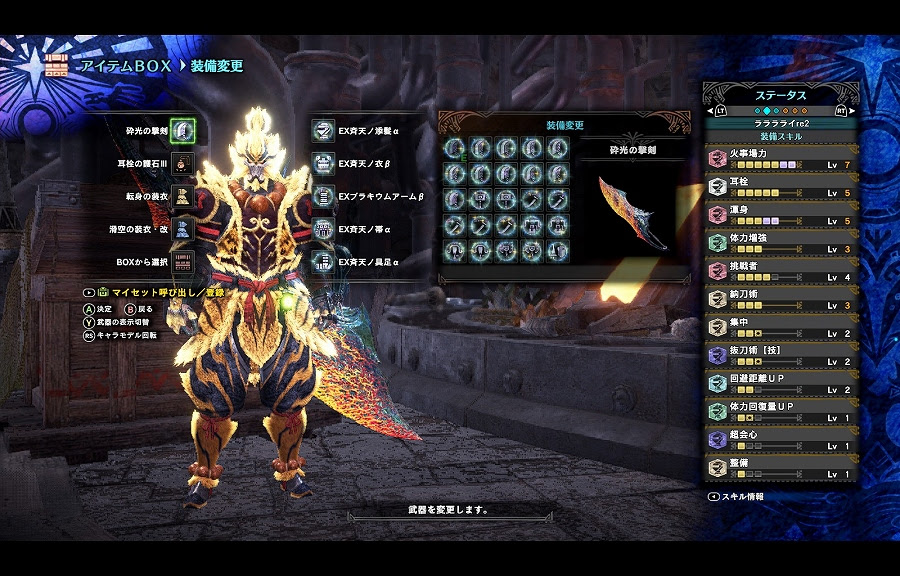This screenshot has width=900, height=576.
Task: Select the 渾身 skill row
Action: click(781, 214)
